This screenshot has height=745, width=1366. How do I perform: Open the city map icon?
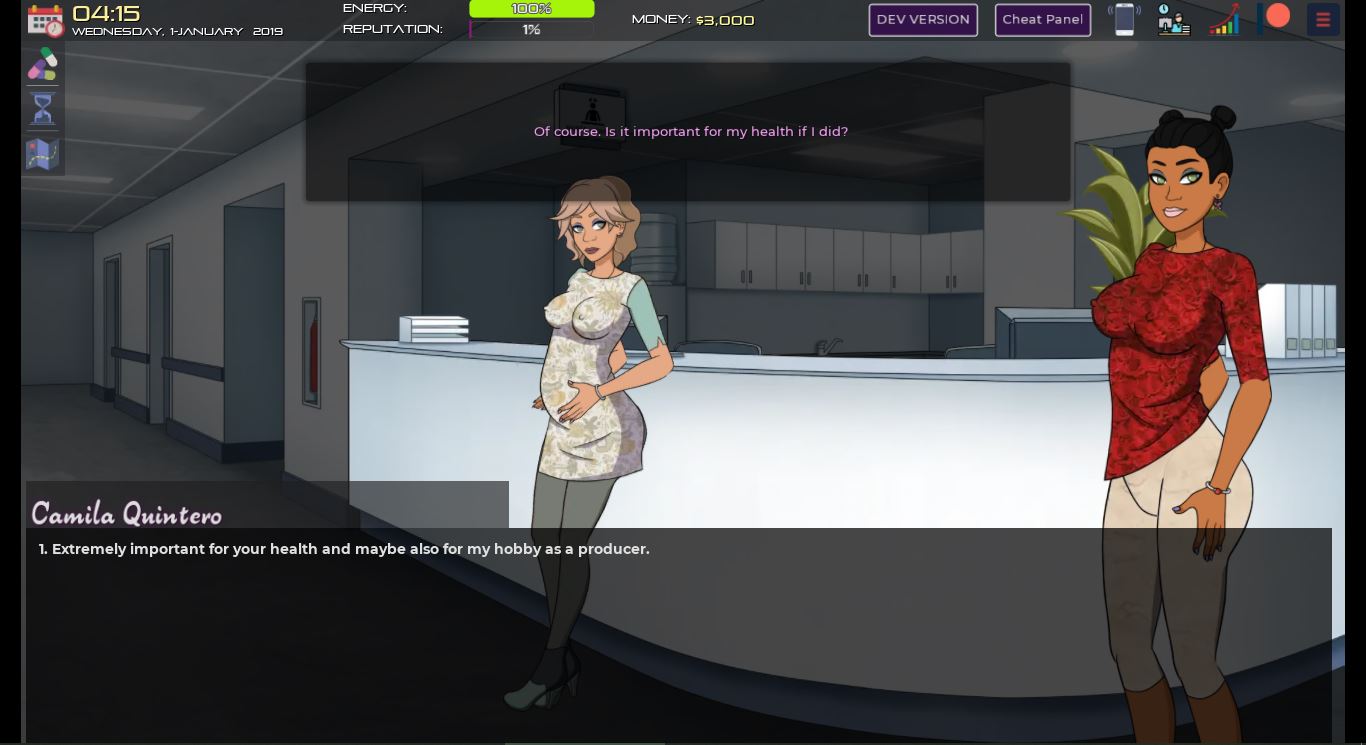(x=43, y=154)
